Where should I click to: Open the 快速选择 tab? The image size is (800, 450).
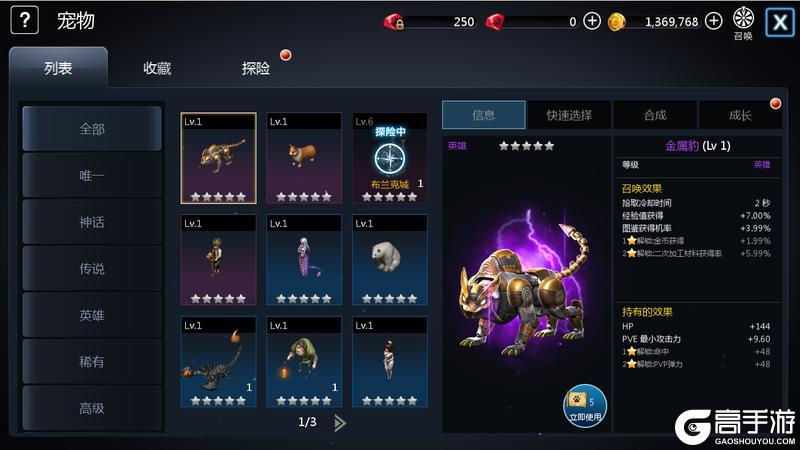569,115
